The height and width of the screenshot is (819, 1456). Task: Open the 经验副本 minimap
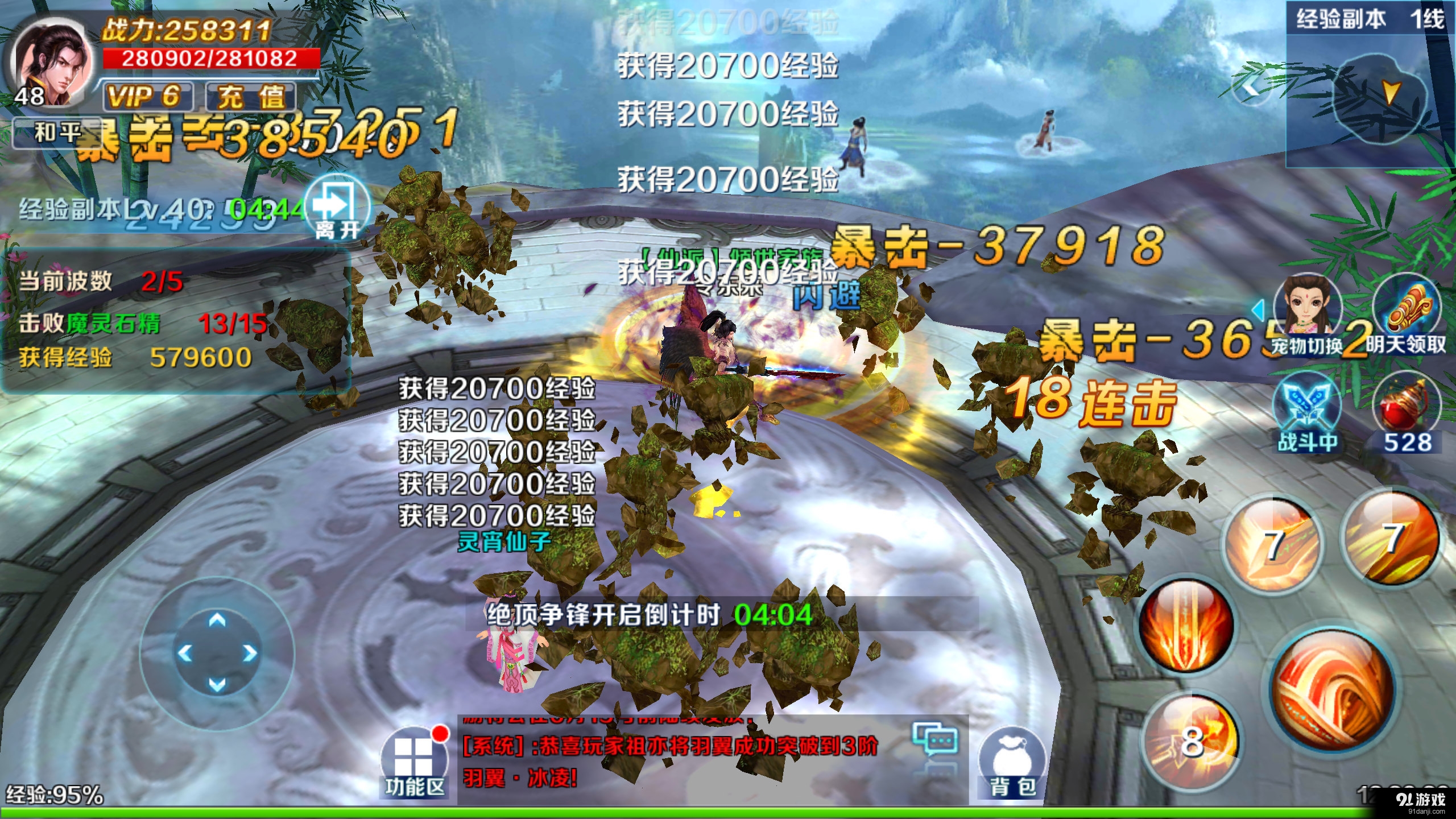(x=1376, y=100)
